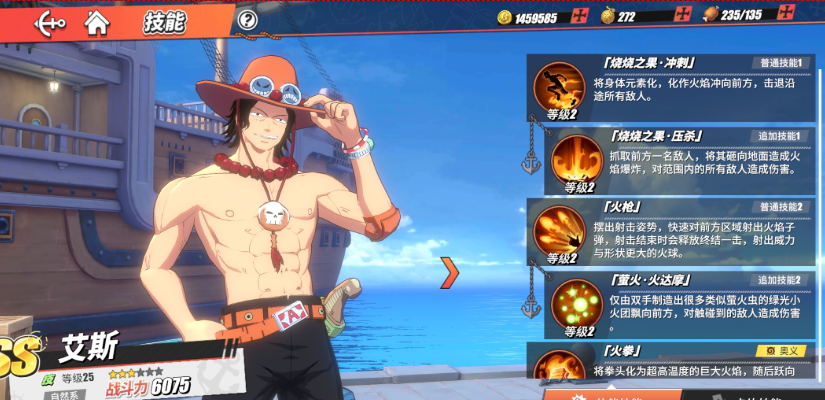
Task: Select the 烧烧之果·压杀 skill icon
Action: 578,158
